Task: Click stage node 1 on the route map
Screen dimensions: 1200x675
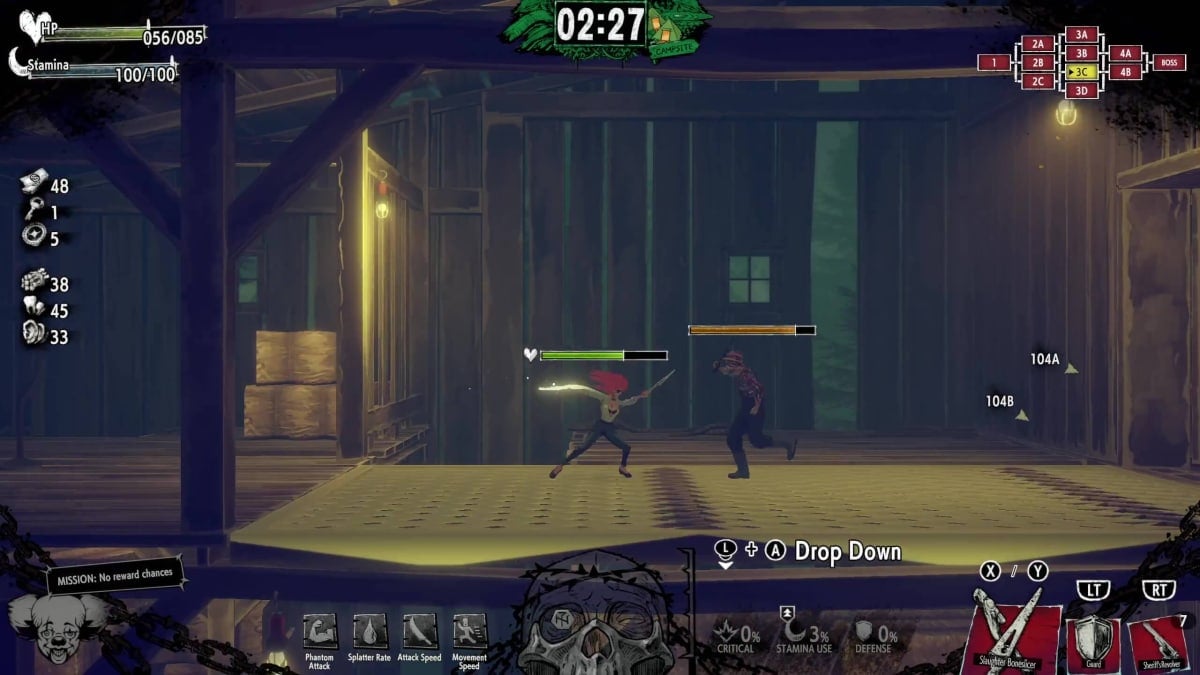Action: [x=994, y=63]
